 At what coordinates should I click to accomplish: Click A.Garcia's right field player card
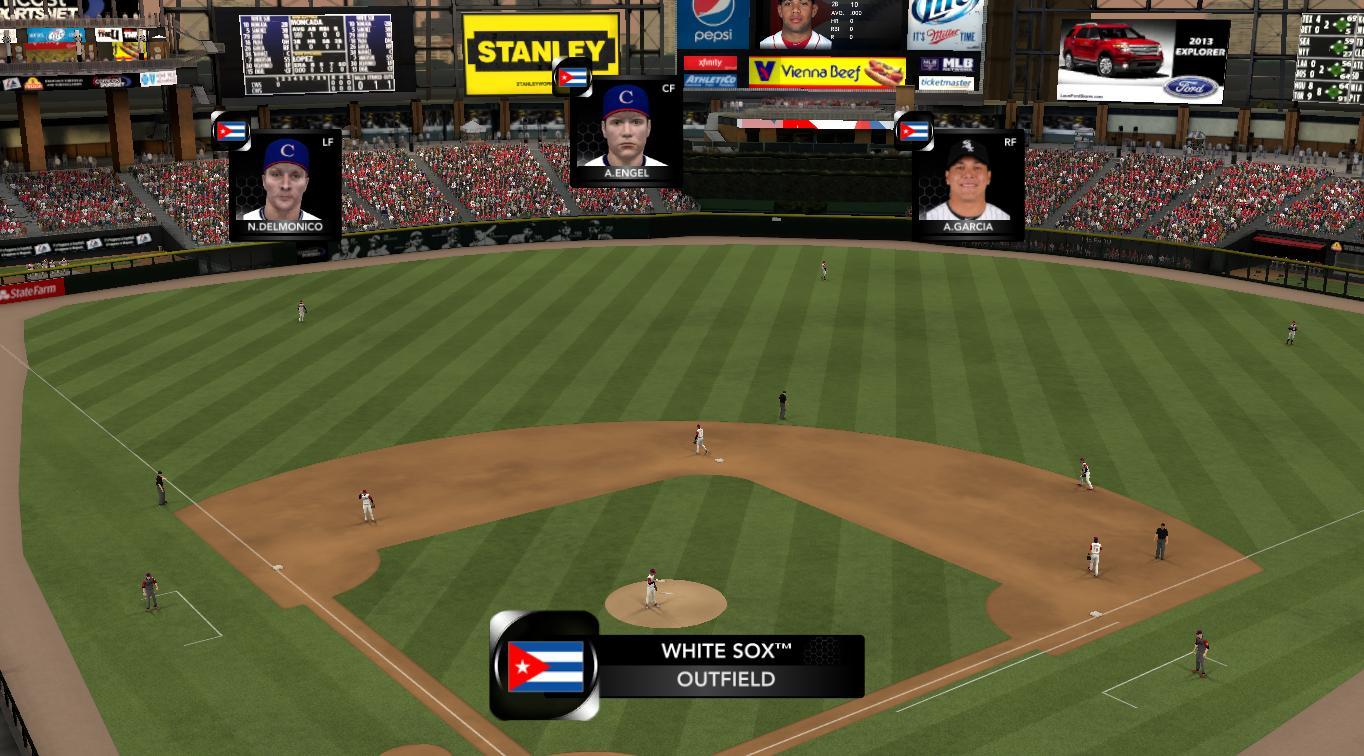pyautogui.click(x=968, y=185)
